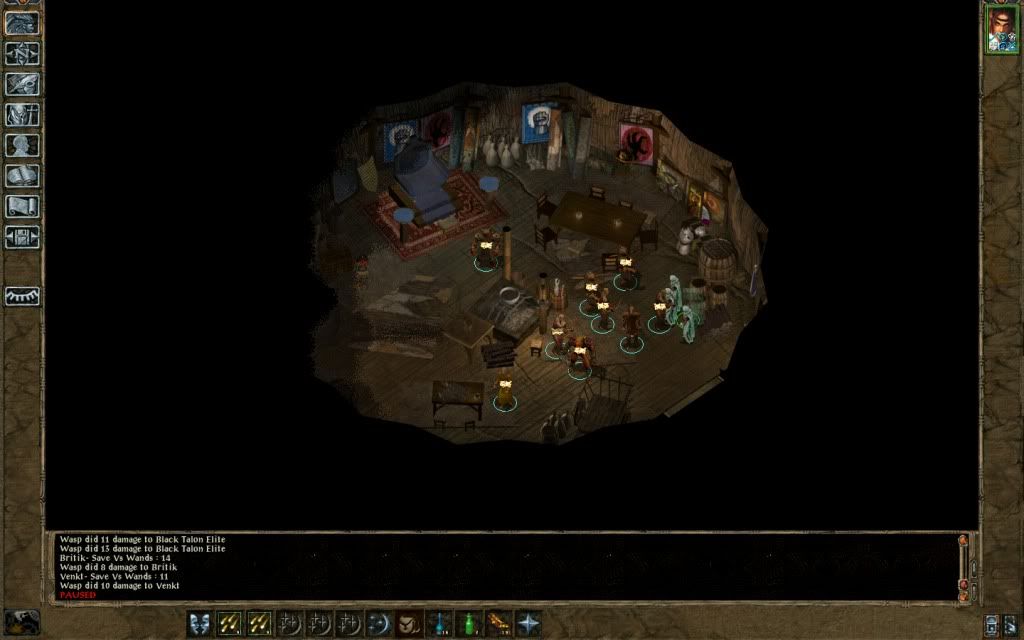The height and width of the screenshot is (640, 1024).
Task: Open the mage spellbook
Action: click(22, 176)
